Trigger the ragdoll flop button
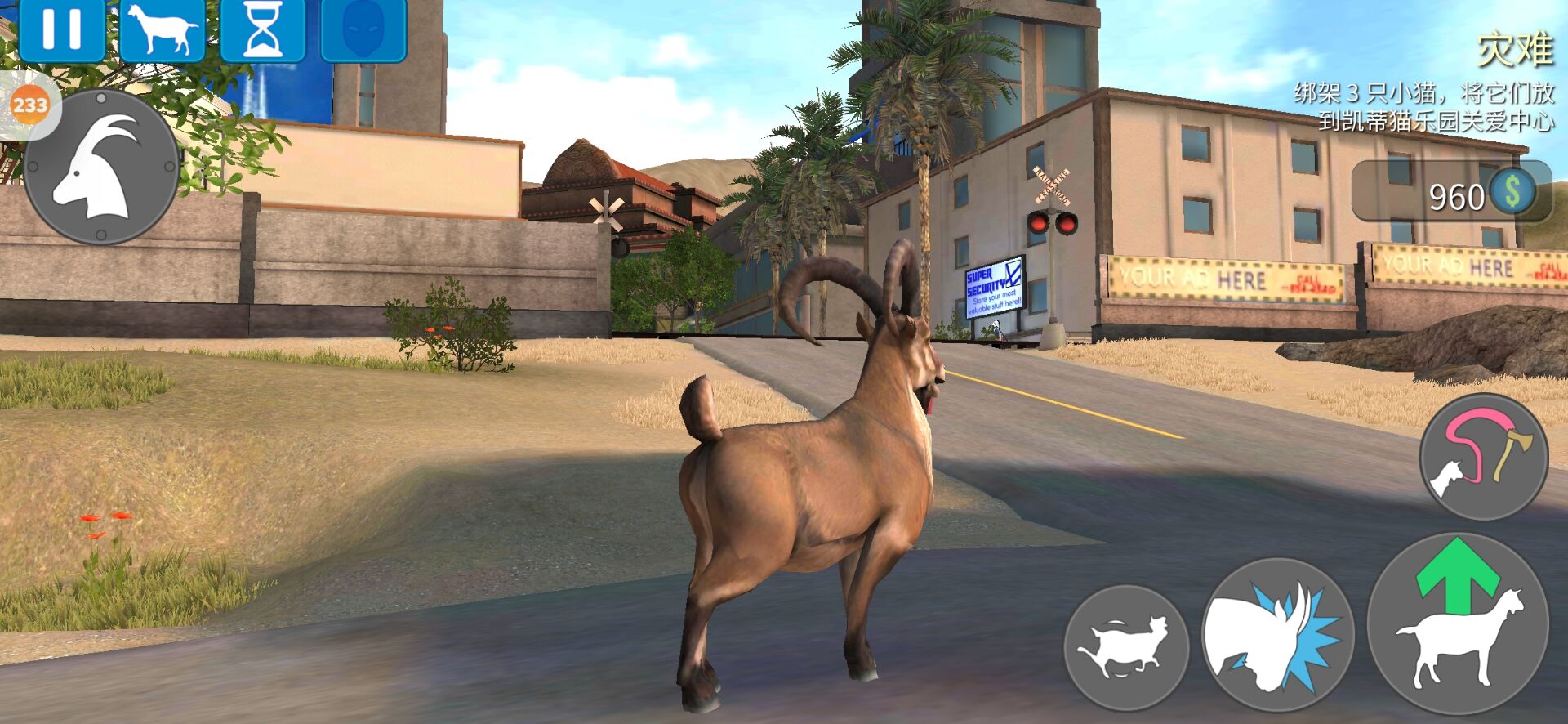Image resolution: width=1568 pixels, height=724 pixels. [1126, 647]
